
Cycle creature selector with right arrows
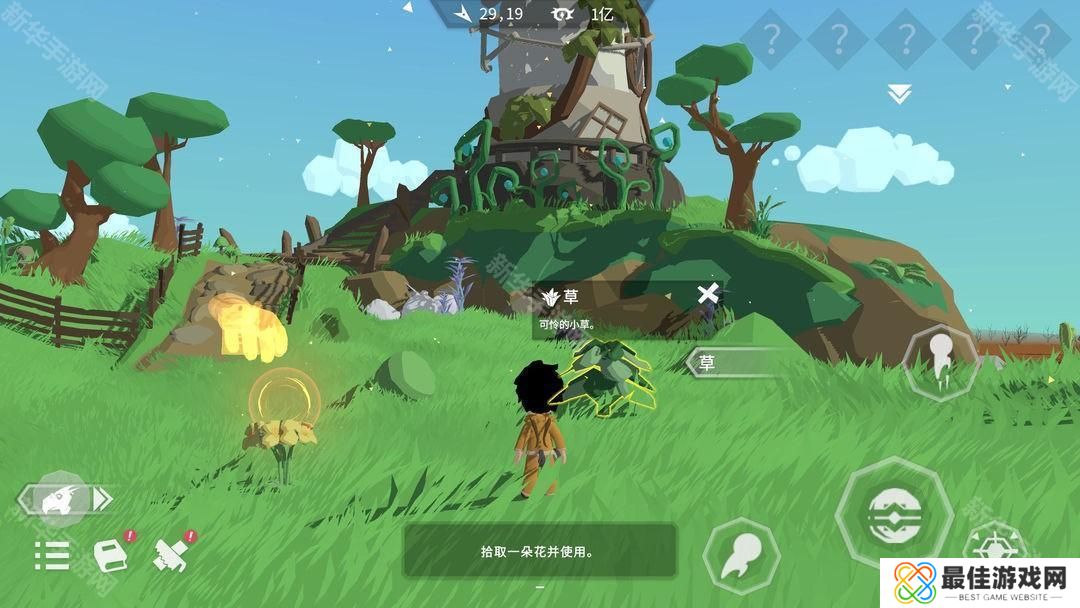(103, 498)
